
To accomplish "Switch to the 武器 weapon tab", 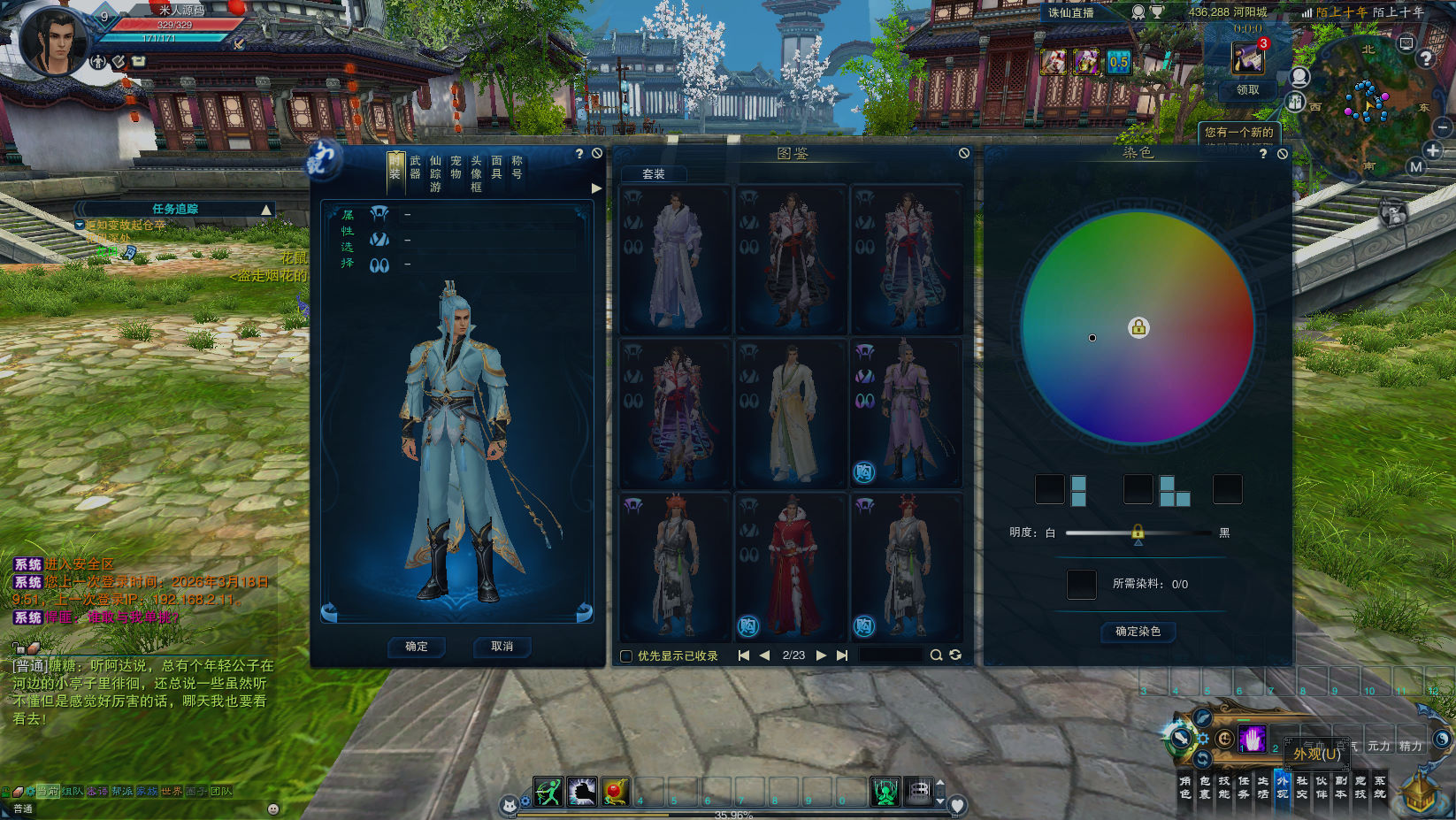I will click(415, 167).
